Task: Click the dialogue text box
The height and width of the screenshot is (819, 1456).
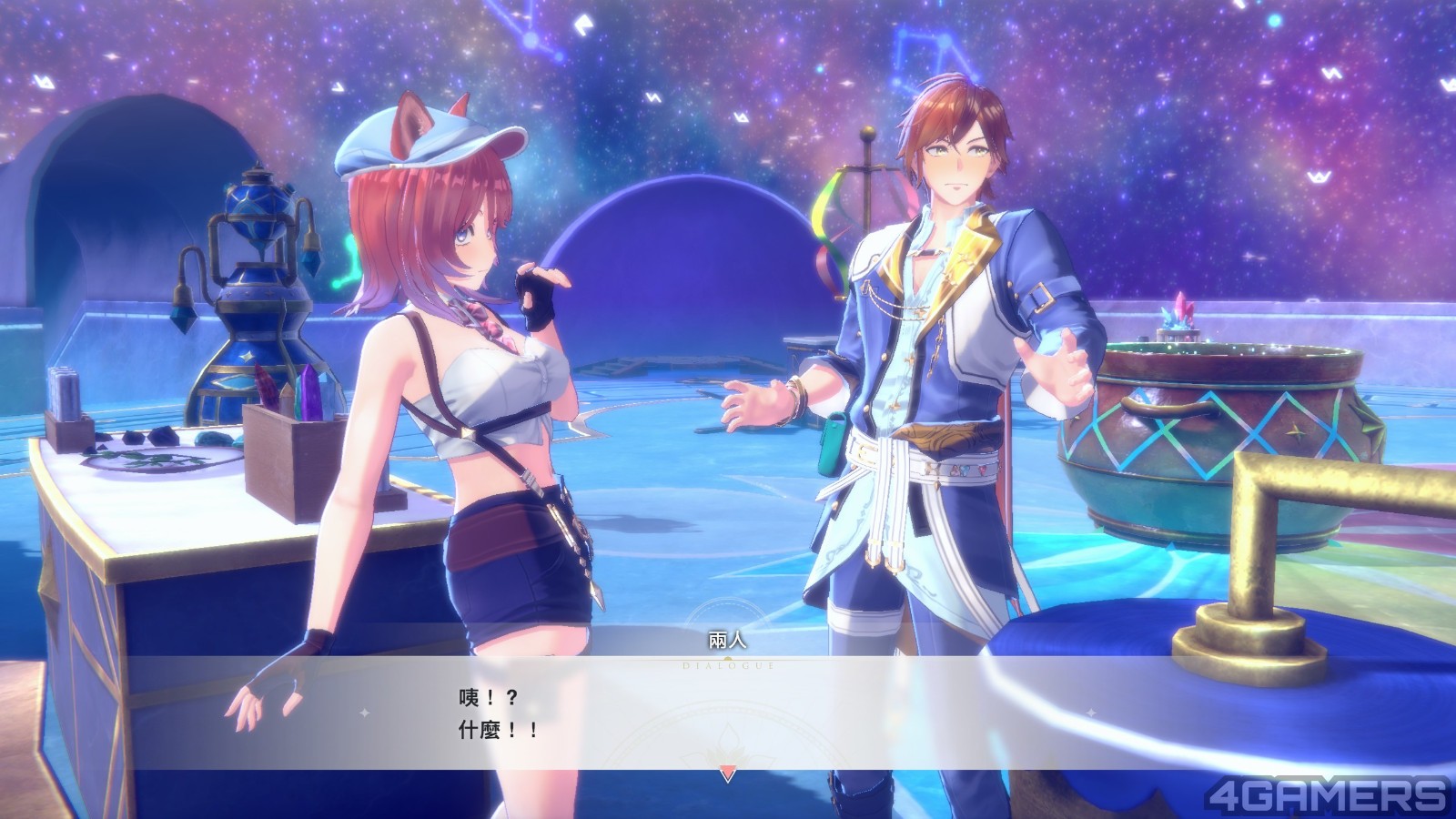Action: [x=728, y=712]
